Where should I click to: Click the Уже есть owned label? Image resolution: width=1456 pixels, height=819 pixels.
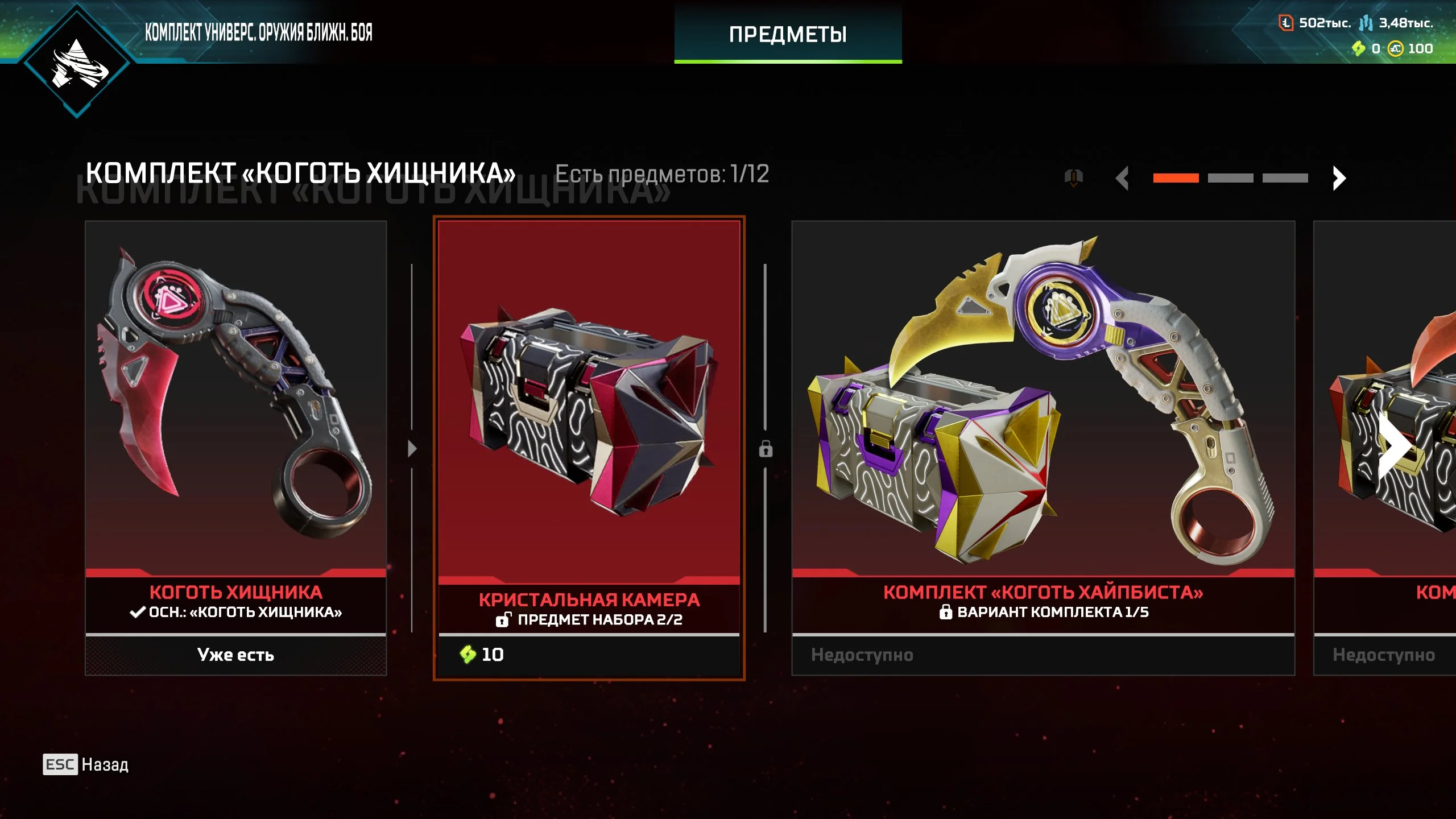click(235, 655)
